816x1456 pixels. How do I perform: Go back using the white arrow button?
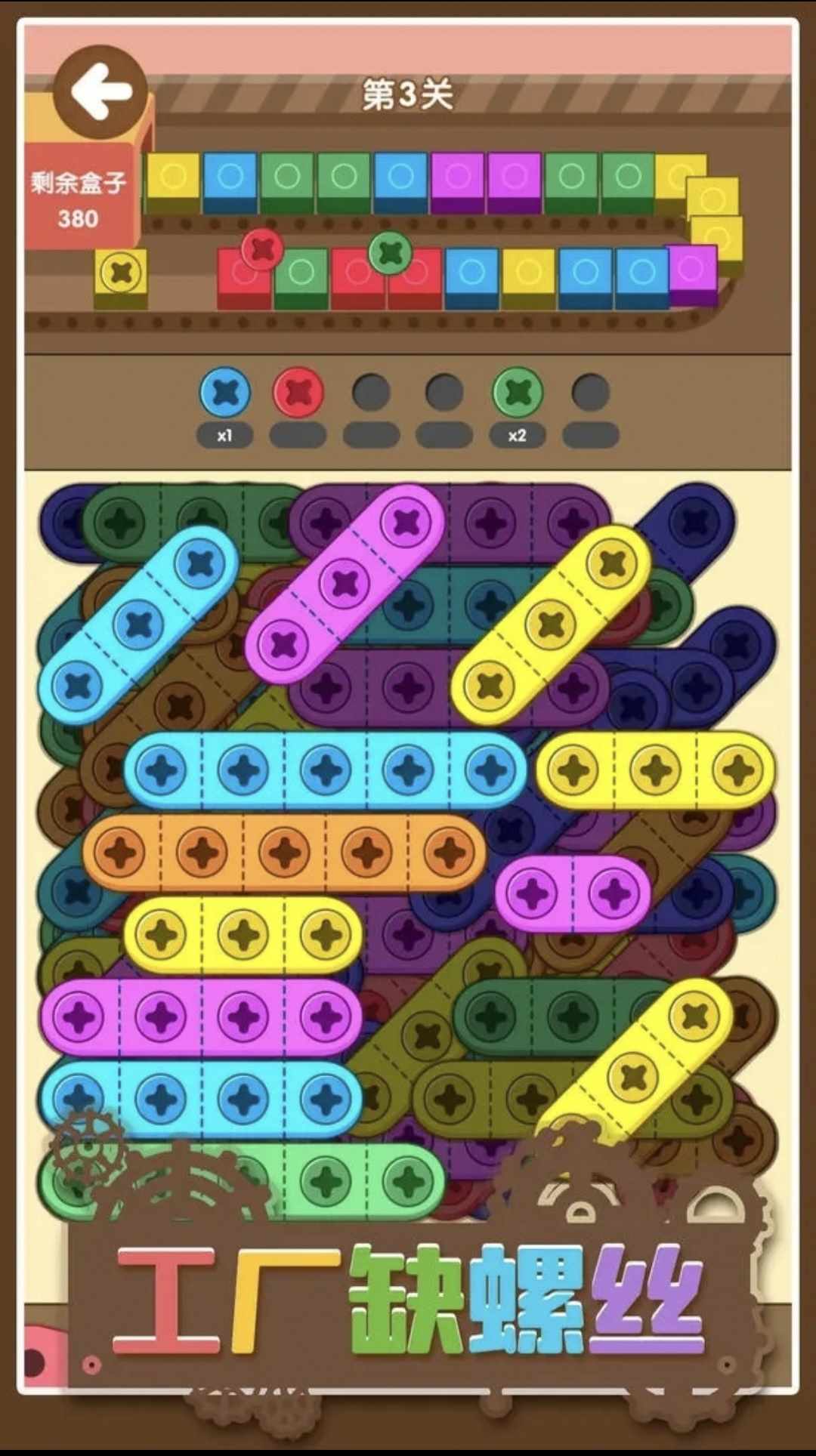[x=100, y=93]
